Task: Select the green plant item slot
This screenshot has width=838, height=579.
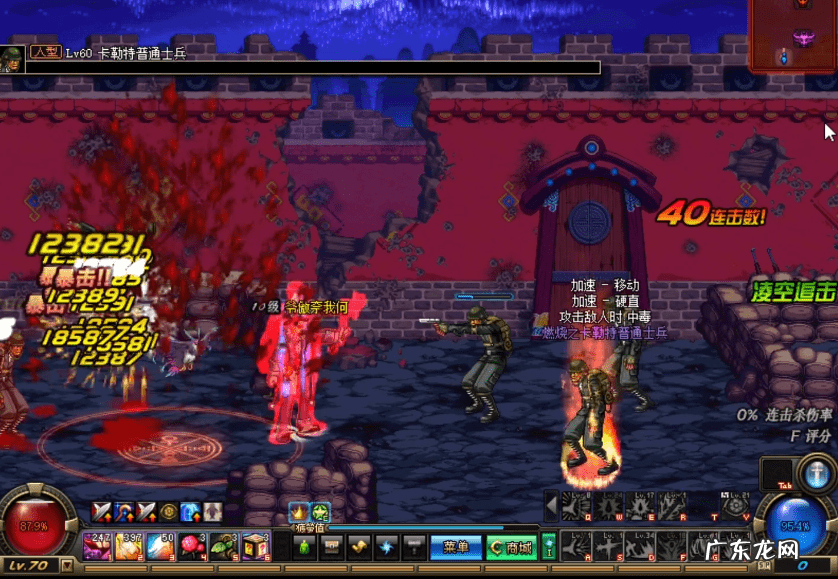Action: coord(223,547)
